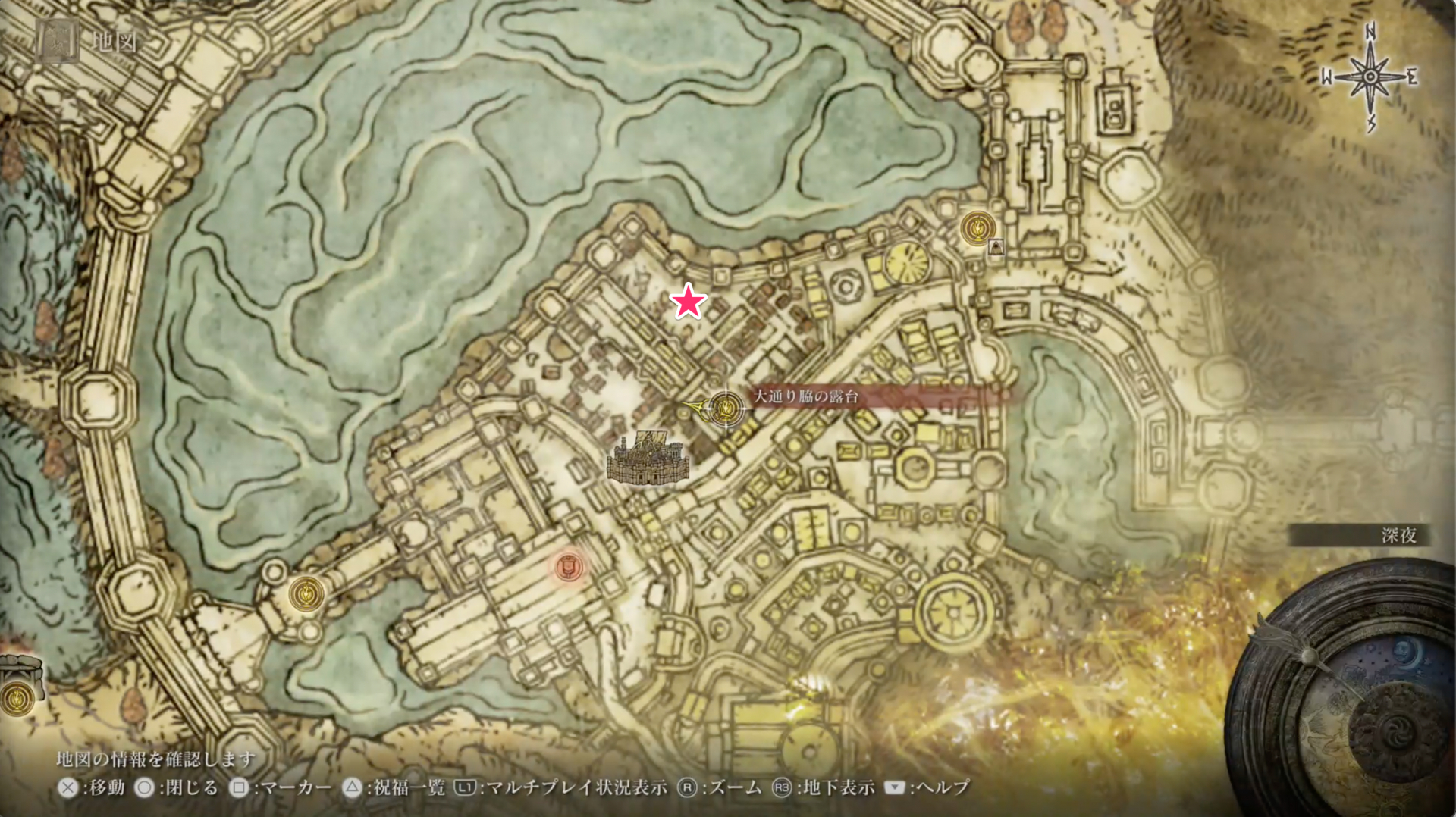Click the site of grace in the northeast district

click(x=977, y=228)
